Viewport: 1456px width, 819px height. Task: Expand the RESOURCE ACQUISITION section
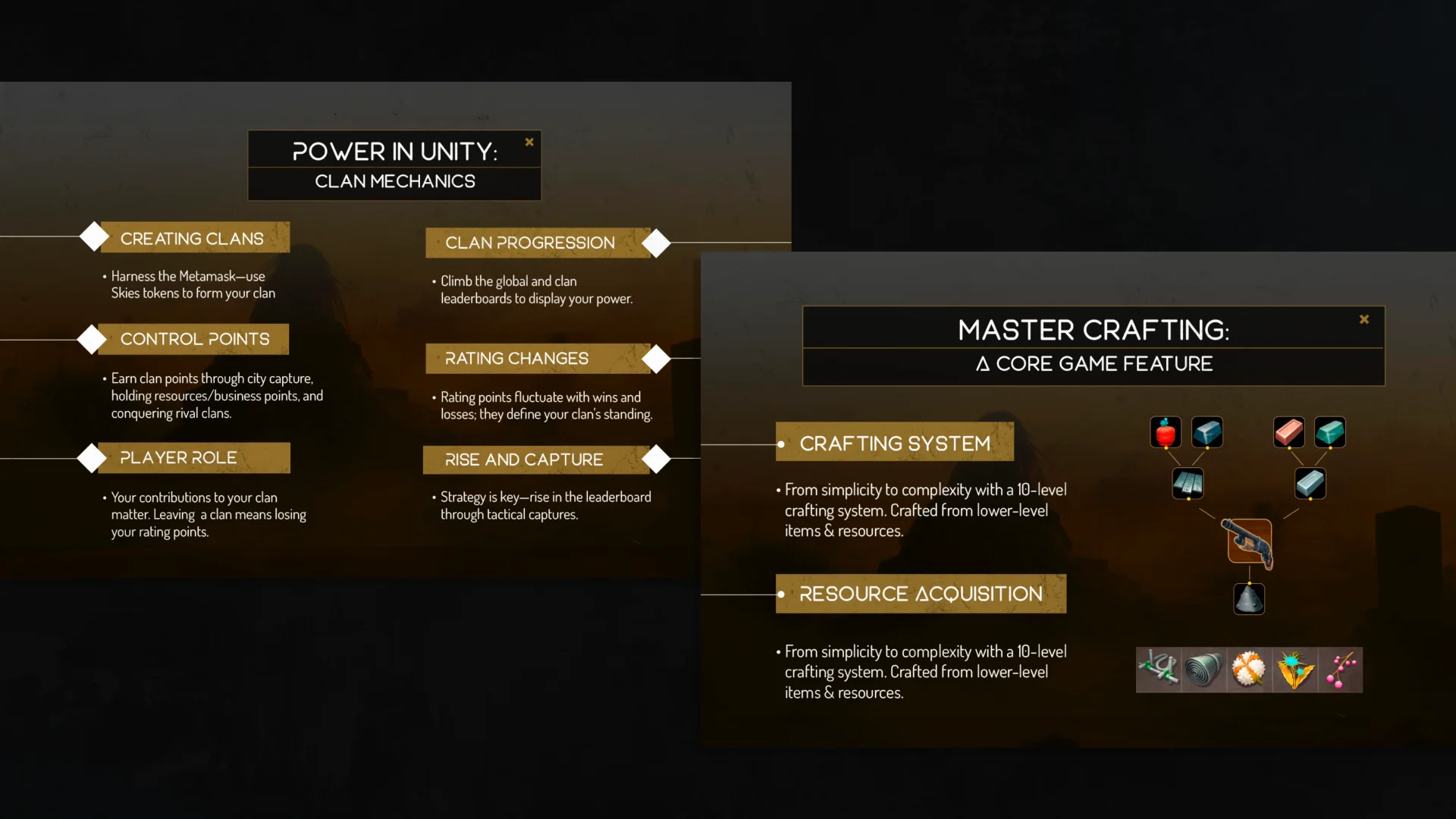(920, 594)
